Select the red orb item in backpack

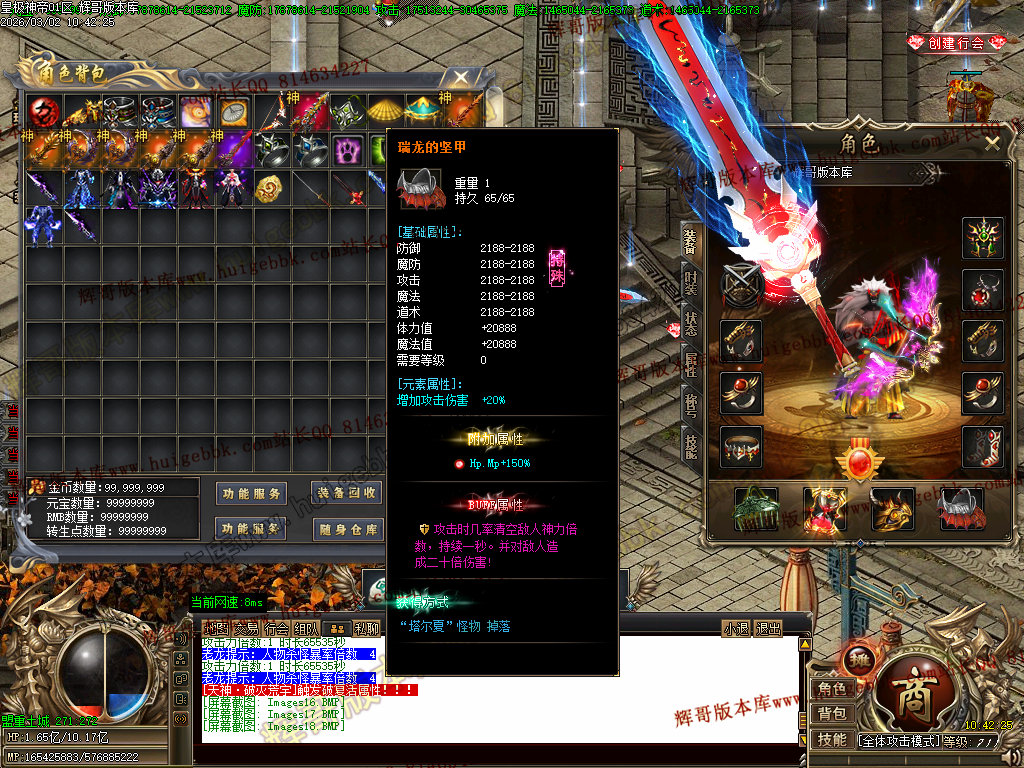tap(44, 112)
